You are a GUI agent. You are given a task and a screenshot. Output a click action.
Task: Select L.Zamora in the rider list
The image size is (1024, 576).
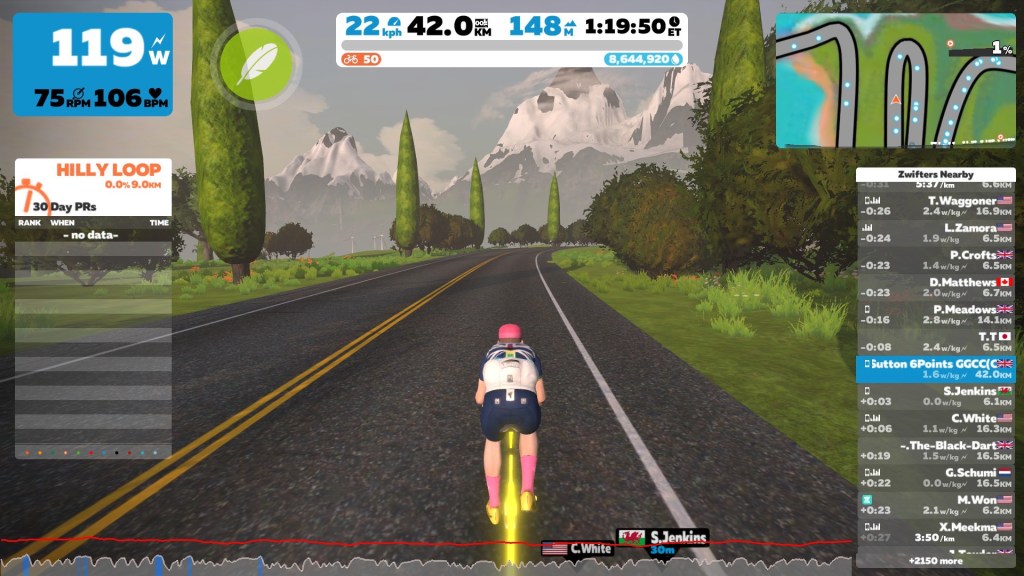coord(936,233)
